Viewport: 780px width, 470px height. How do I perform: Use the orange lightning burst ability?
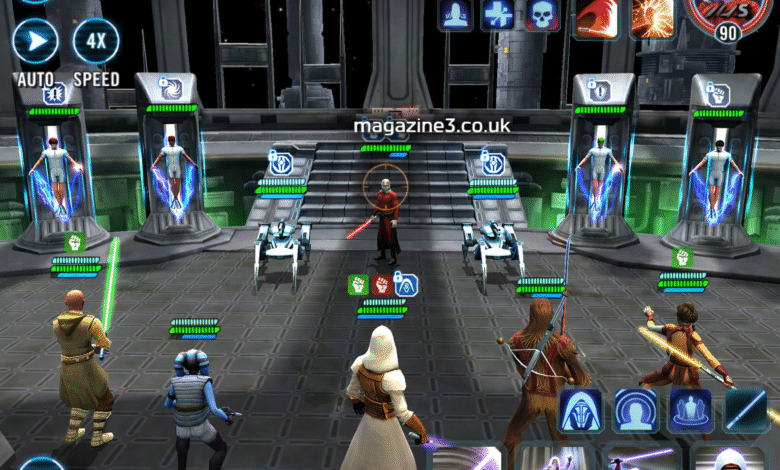pos(652,16)
